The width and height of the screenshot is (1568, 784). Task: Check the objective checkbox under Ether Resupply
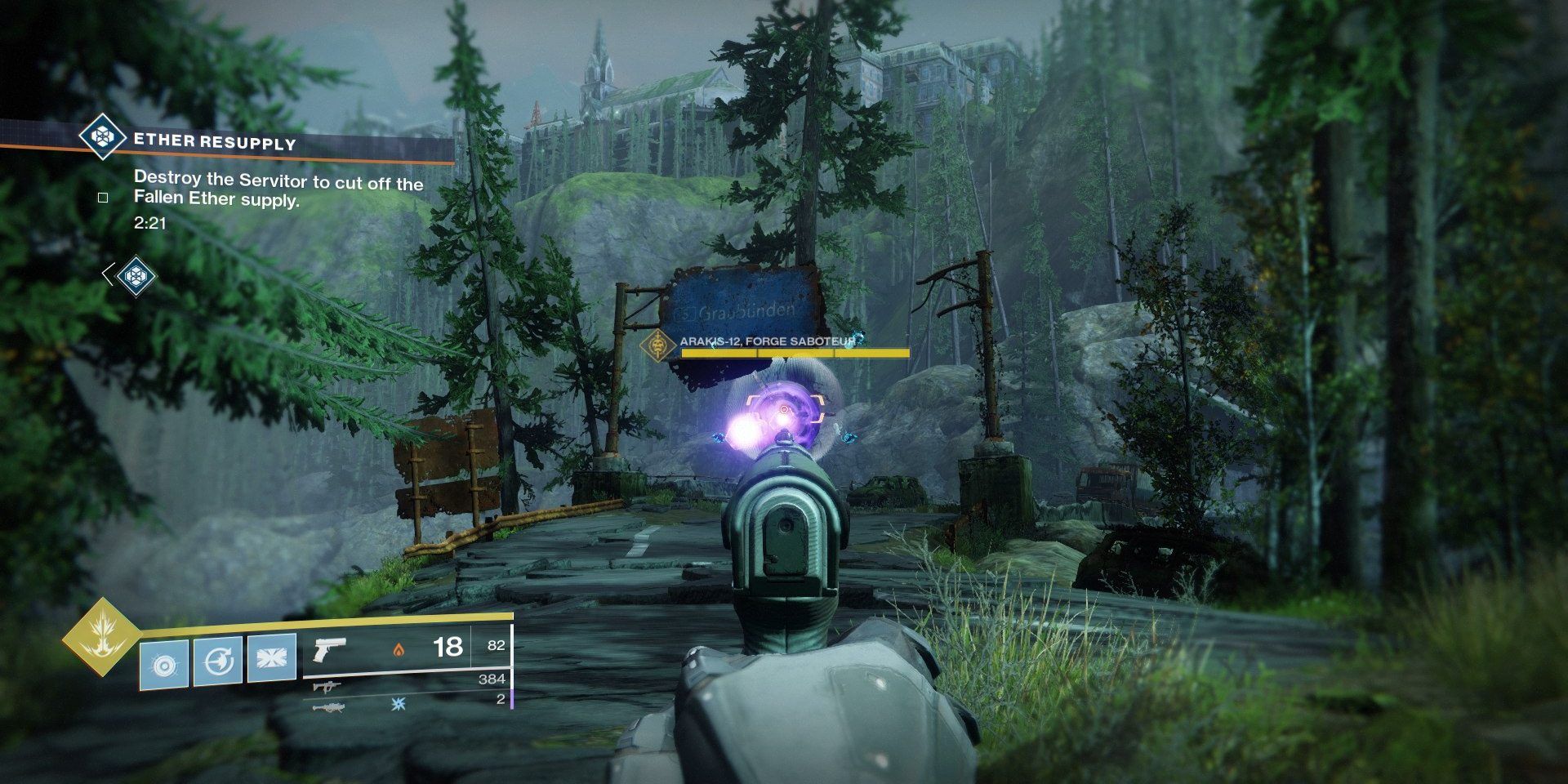coord(102,198)
